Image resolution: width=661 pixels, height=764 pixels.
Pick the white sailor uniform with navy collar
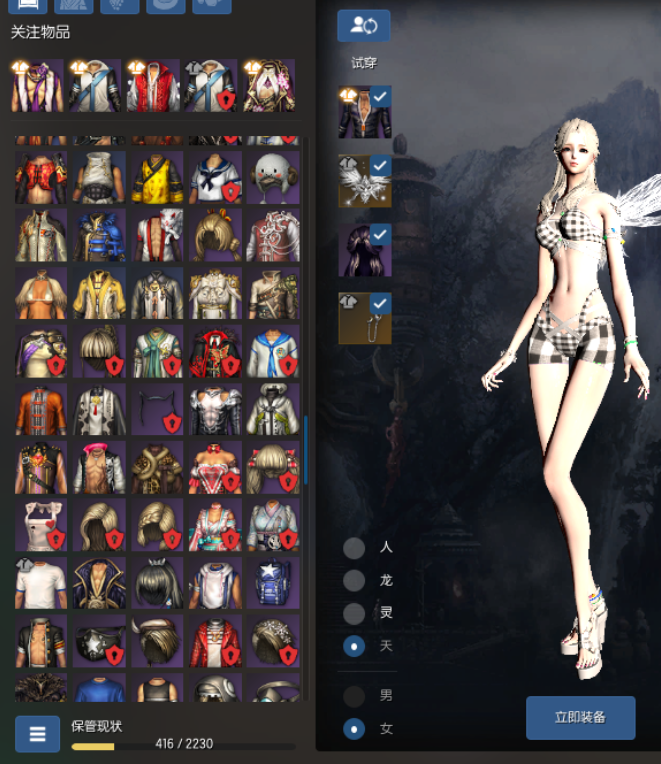pos(215,177)
